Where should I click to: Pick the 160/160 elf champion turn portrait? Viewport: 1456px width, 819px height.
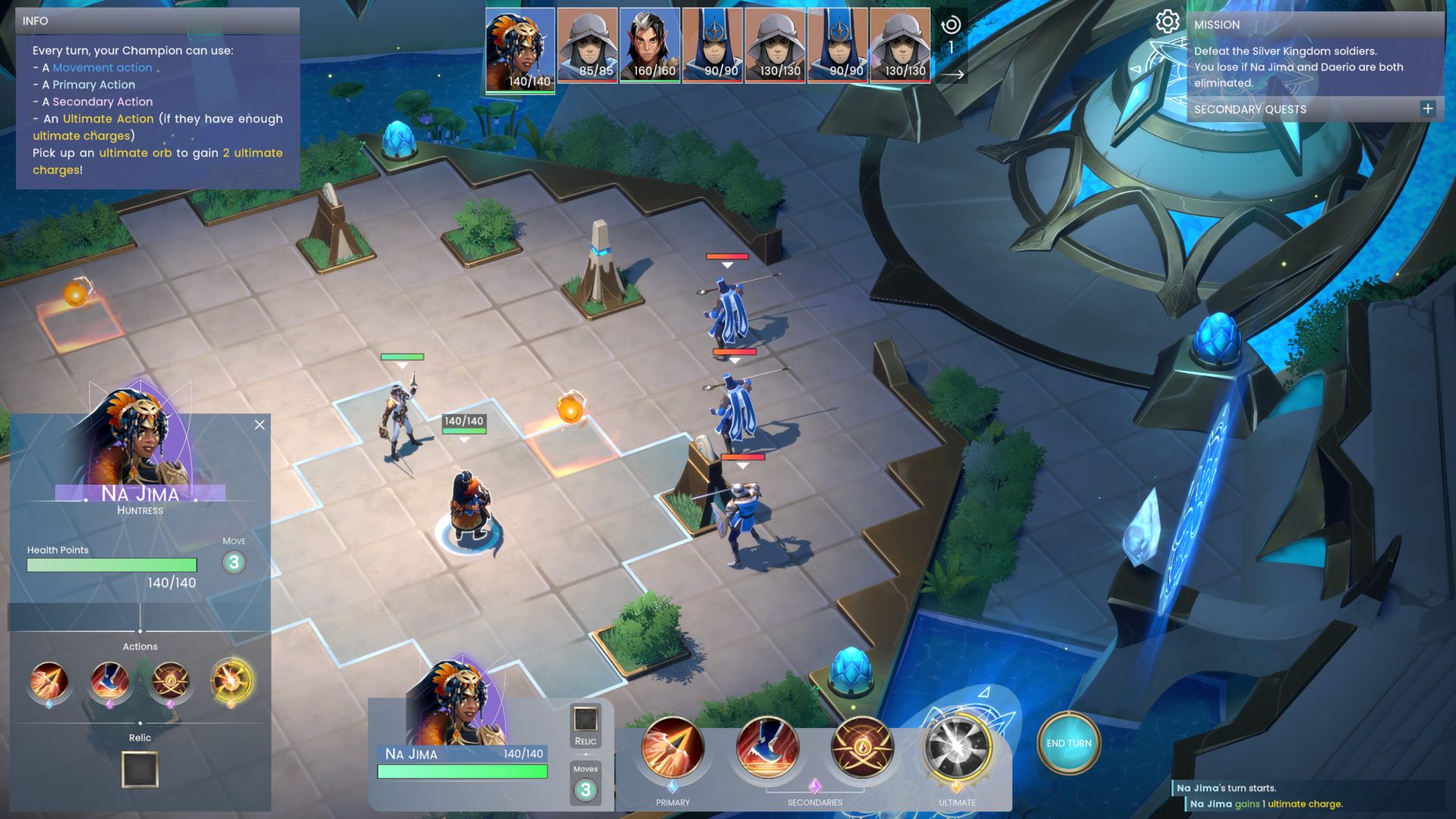pyautogui.click(x=650, y=44)
